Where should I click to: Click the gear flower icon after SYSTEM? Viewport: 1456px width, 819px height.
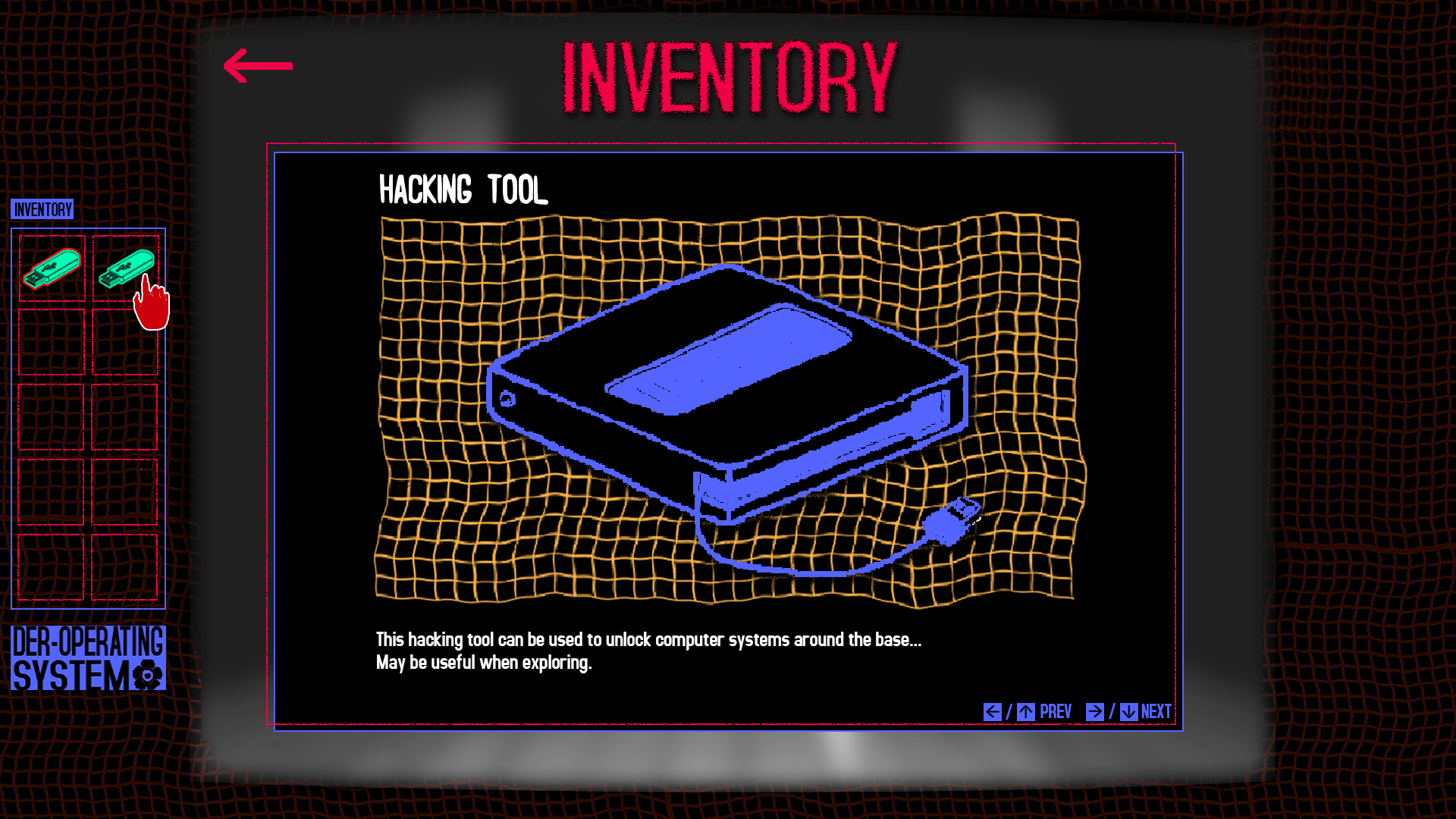tap(146, 674)
